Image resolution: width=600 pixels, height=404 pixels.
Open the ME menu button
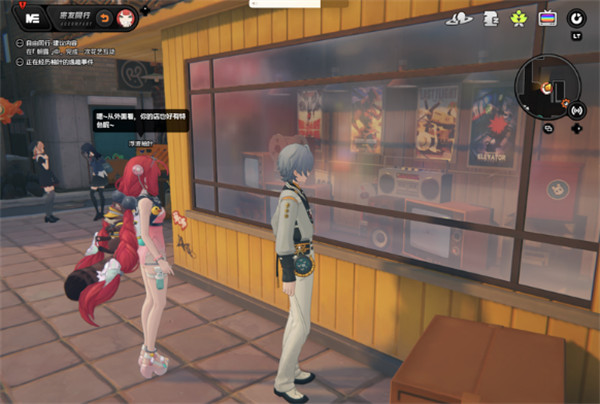pyautogui.click(x=33, y=18)
